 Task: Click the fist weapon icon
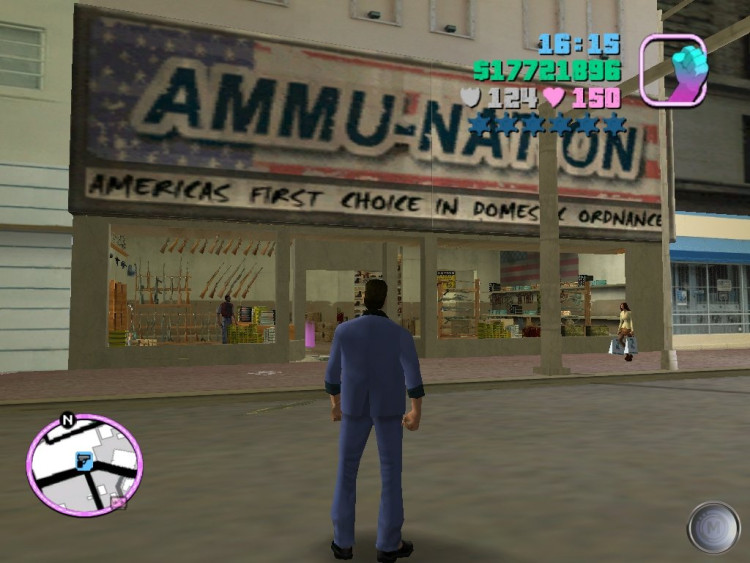point(673,70)
